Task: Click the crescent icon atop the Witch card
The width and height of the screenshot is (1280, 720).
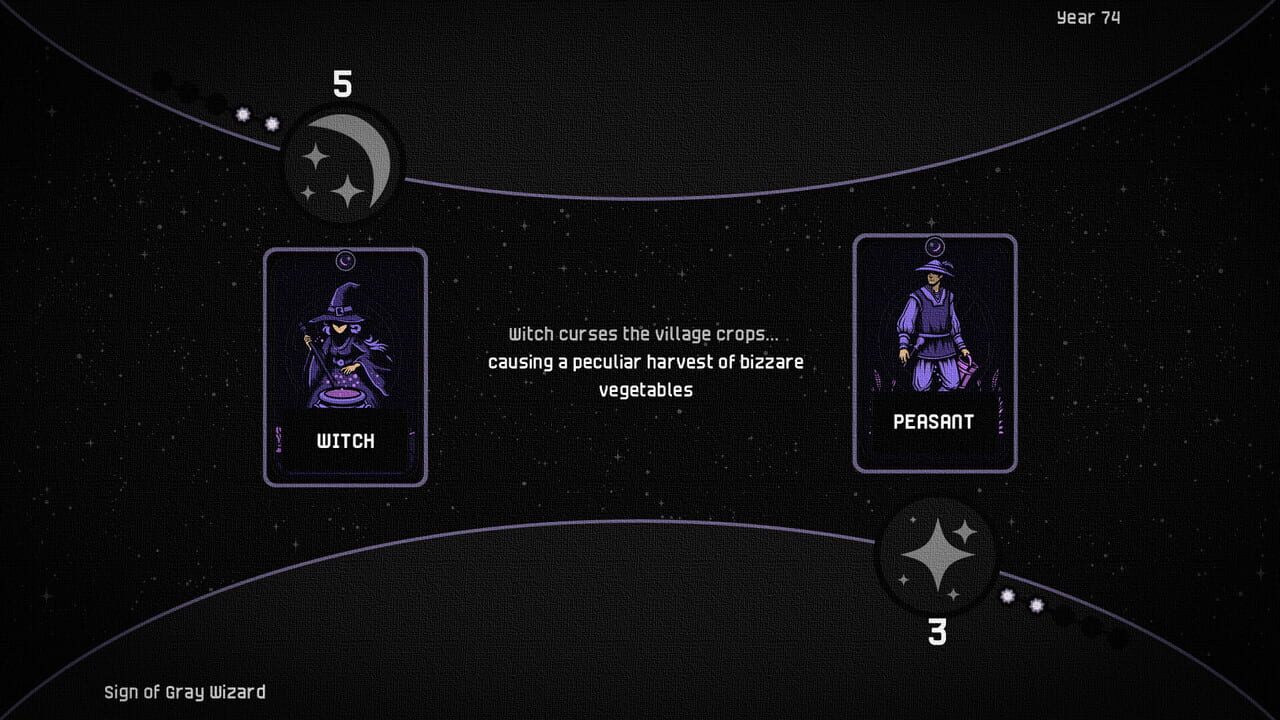Action: 345,260
